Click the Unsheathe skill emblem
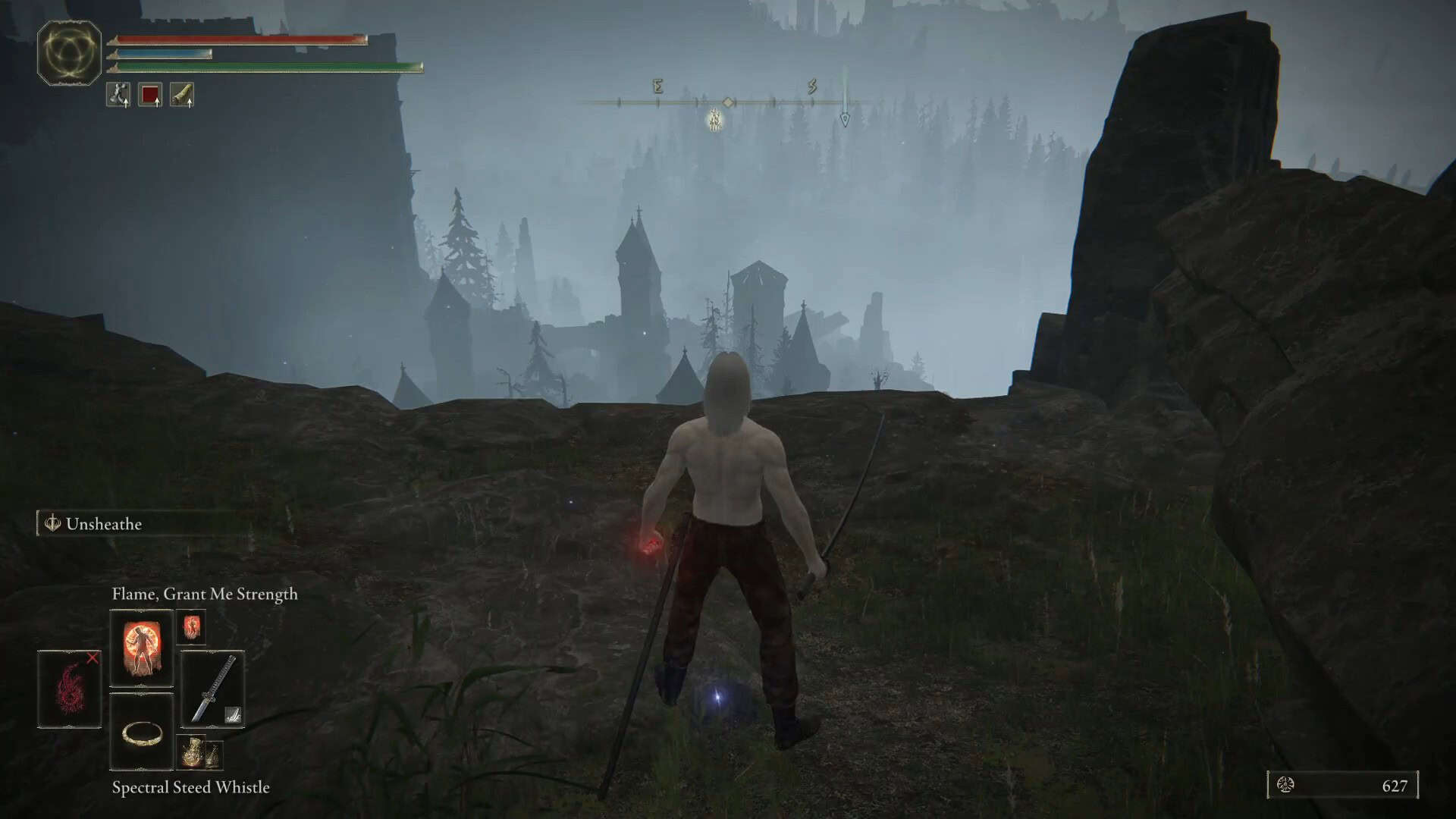The image size is (1456, 819). [52, 523]
